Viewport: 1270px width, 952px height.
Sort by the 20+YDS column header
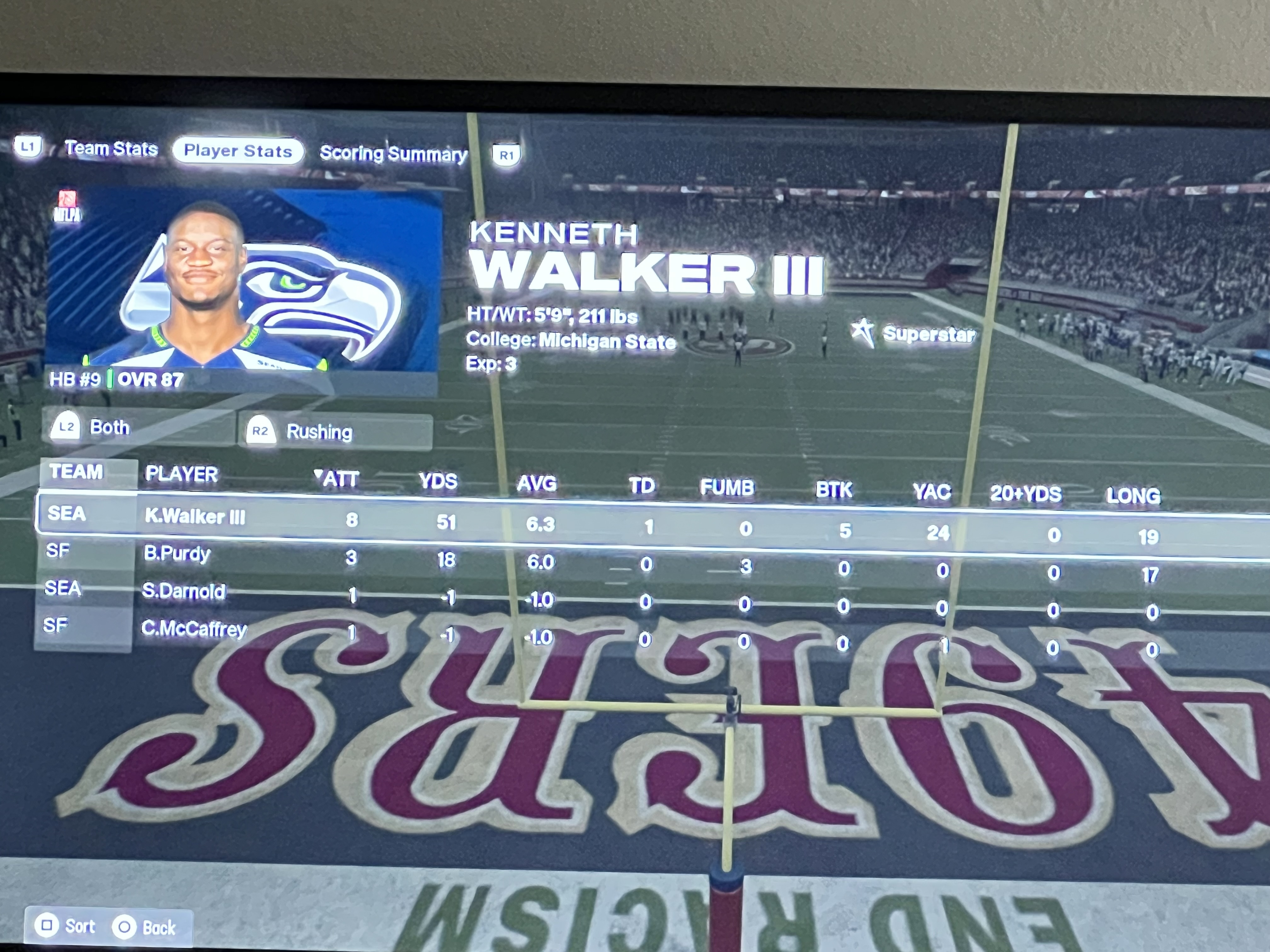pyautogui.click(x=1025, y=494)
